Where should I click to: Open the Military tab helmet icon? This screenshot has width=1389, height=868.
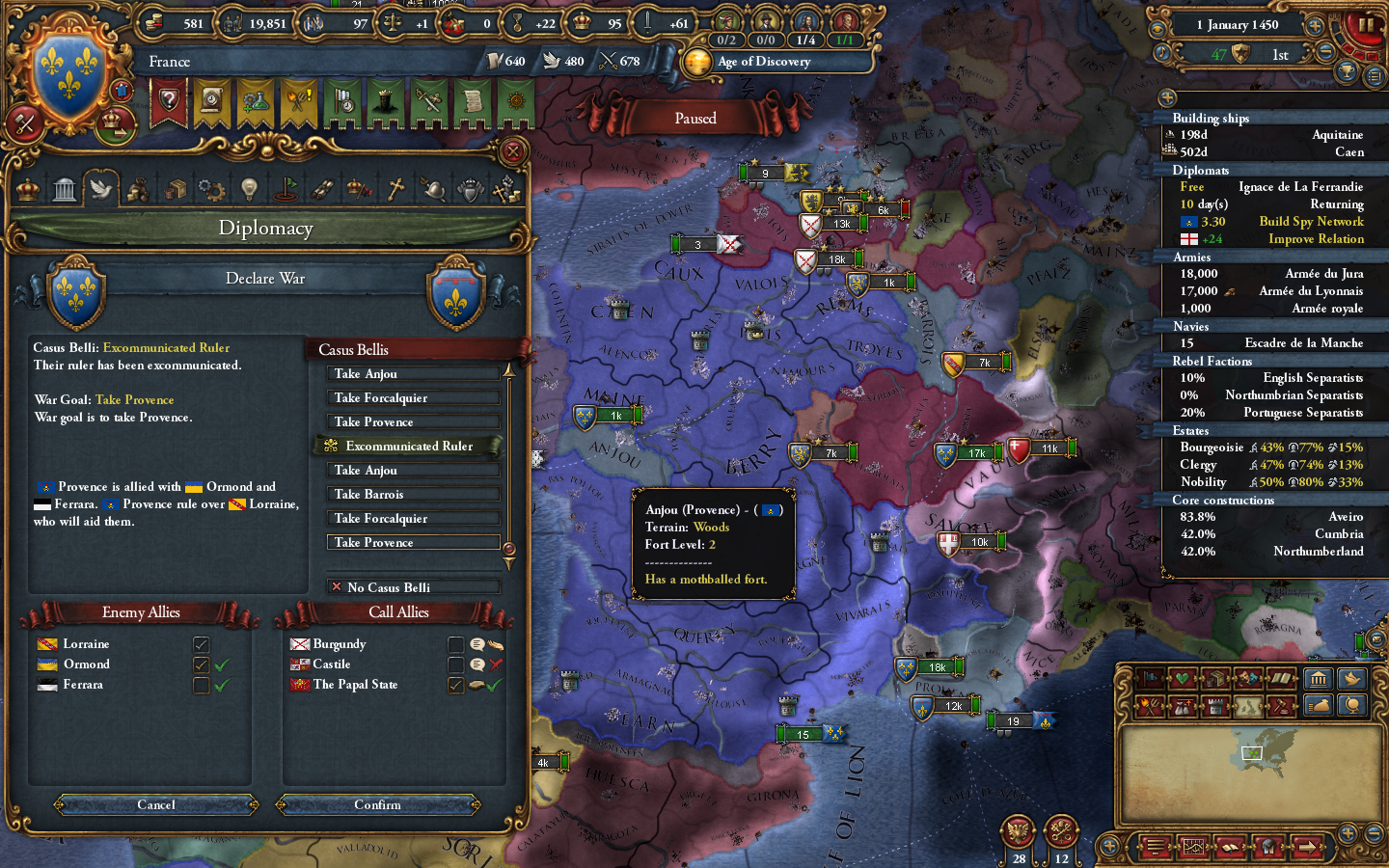432,189
